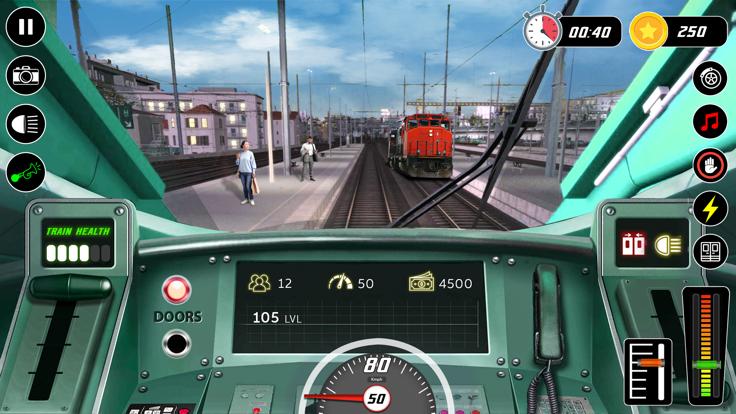736x414 pixels.
Task: Click the gold star coin icon
Action: point(649,31)
